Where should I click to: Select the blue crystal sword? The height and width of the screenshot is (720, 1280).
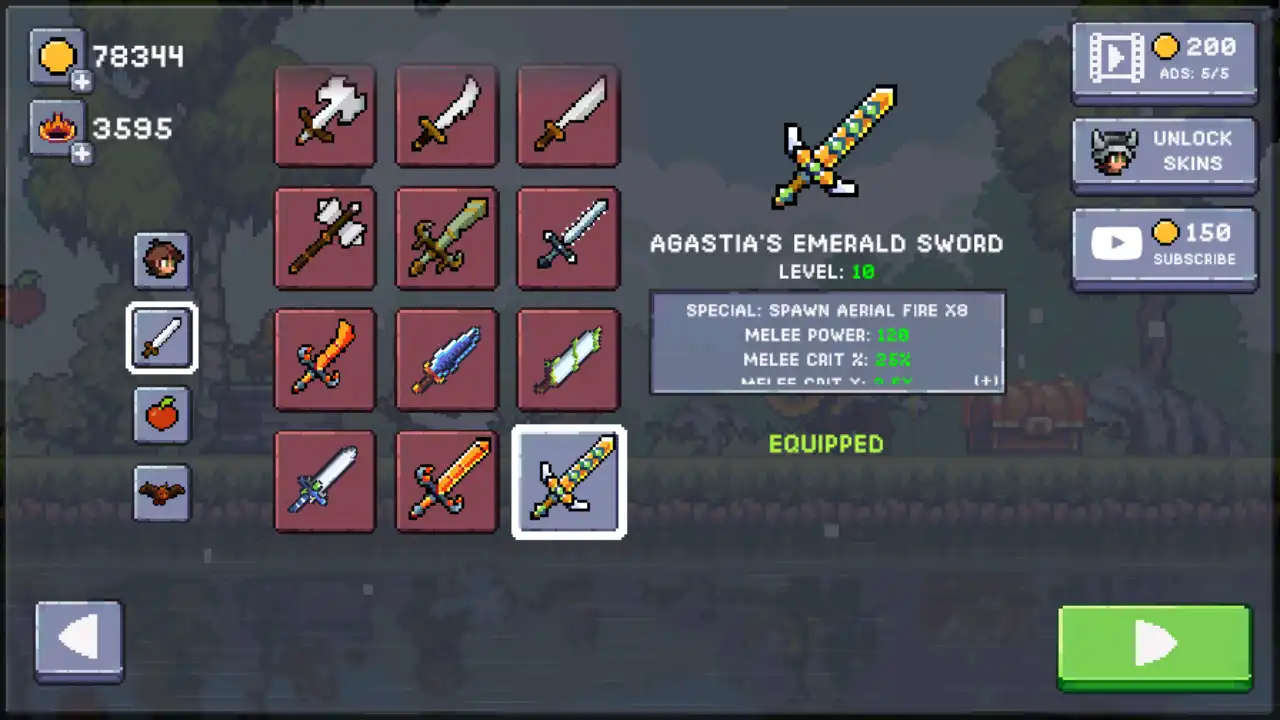[x=447, y=359]
